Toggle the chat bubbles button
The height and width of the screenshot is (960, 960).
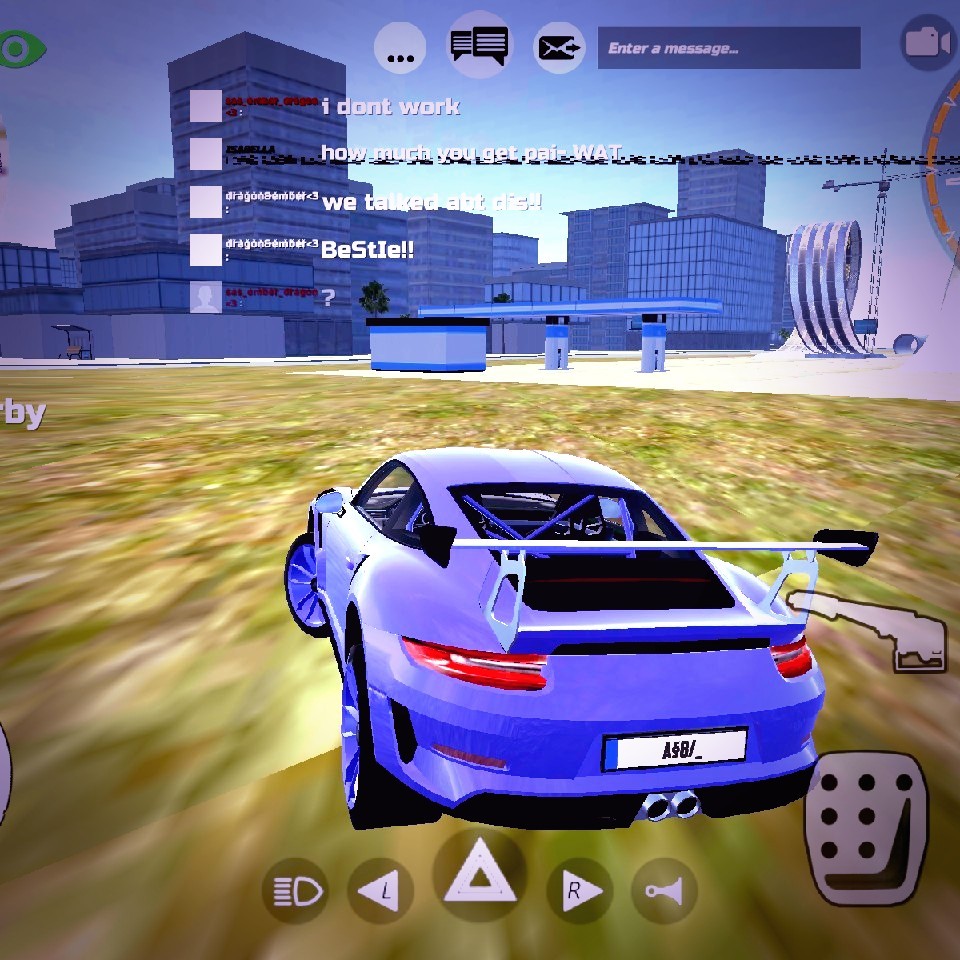pyautogui.click(x=479, y=45)
